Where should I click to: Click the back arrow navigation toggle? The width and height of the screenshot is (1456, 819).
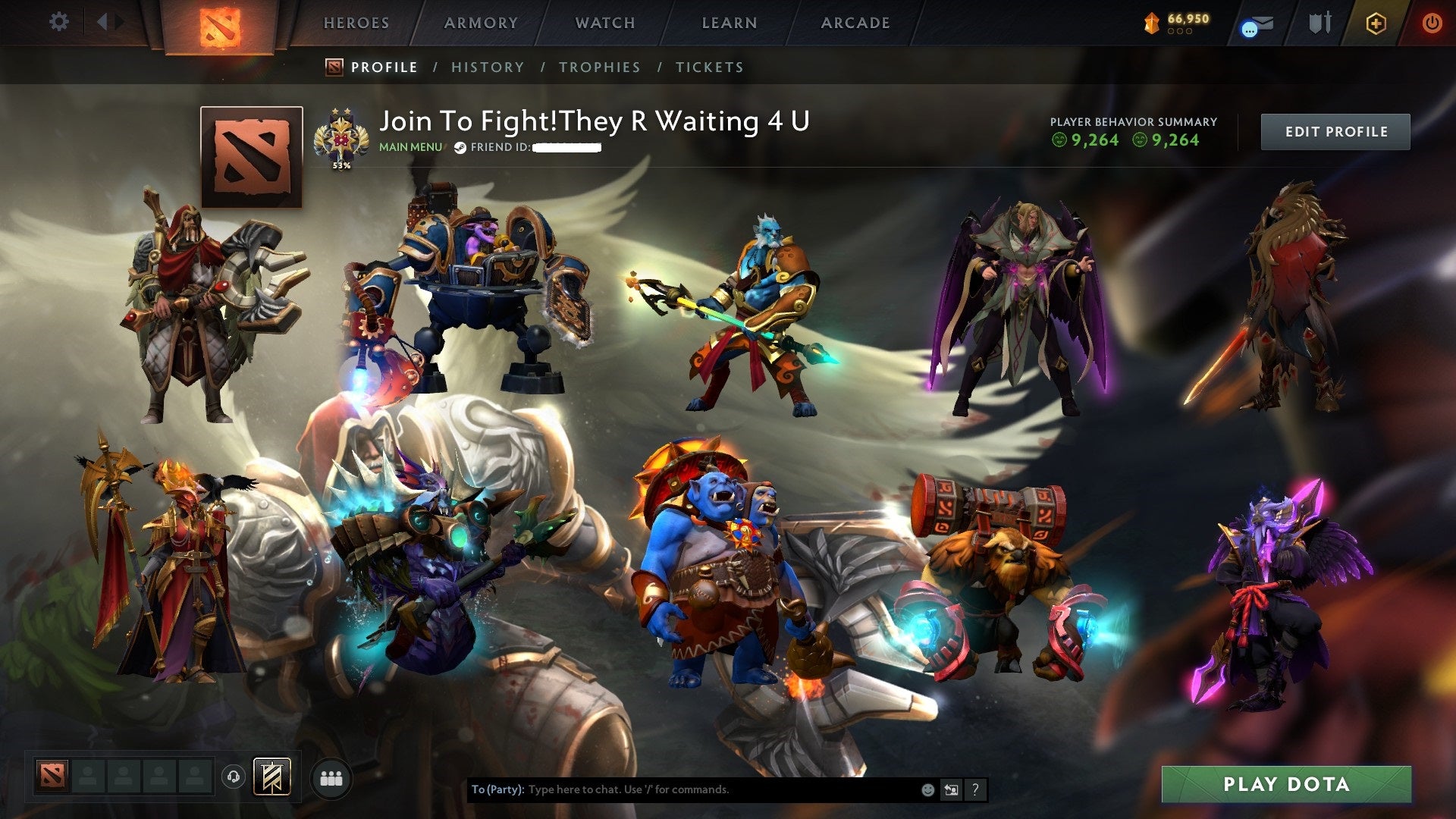[103, 22]
